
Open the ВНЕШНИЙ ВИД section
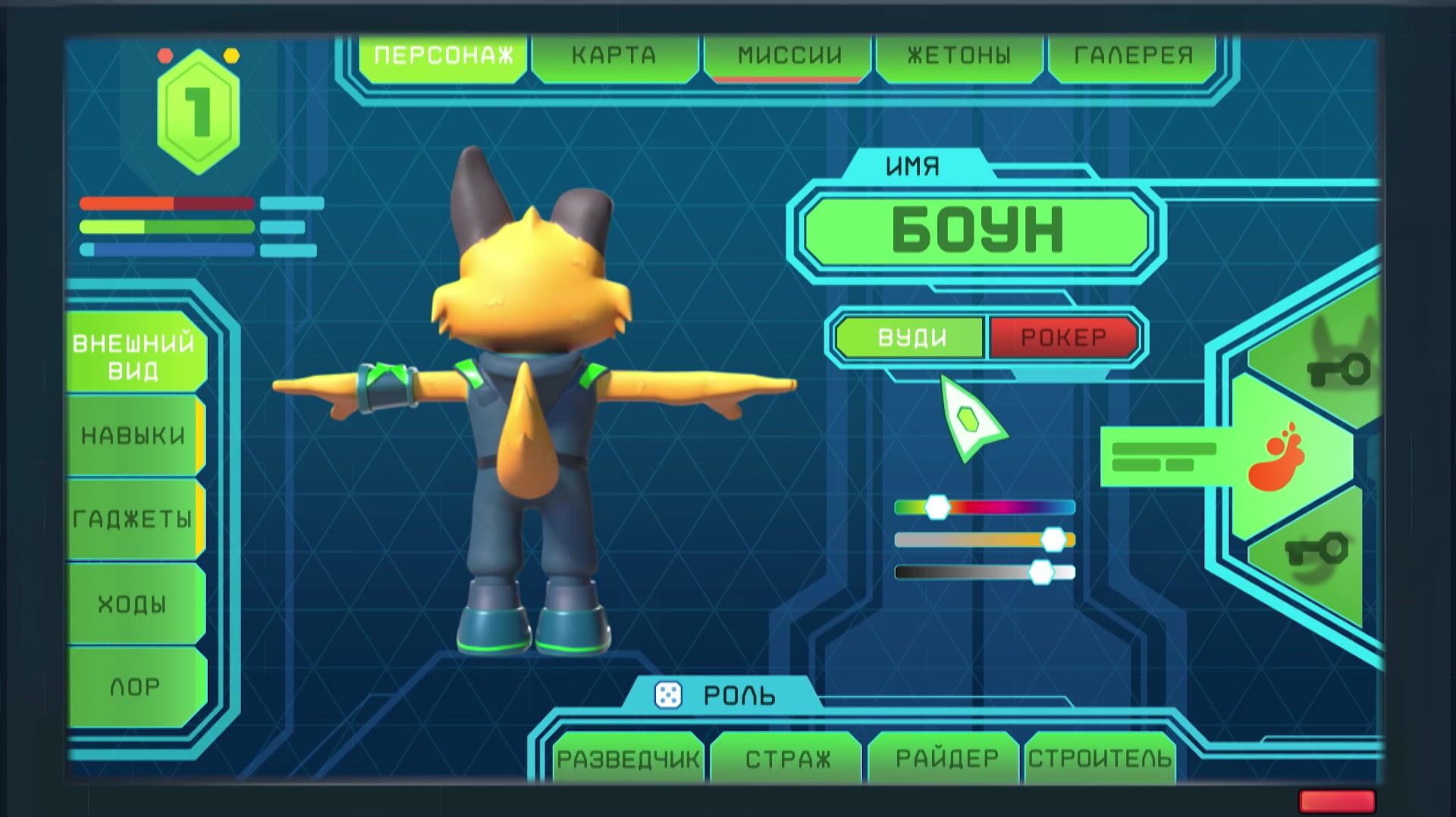click(x=134, y=357)
